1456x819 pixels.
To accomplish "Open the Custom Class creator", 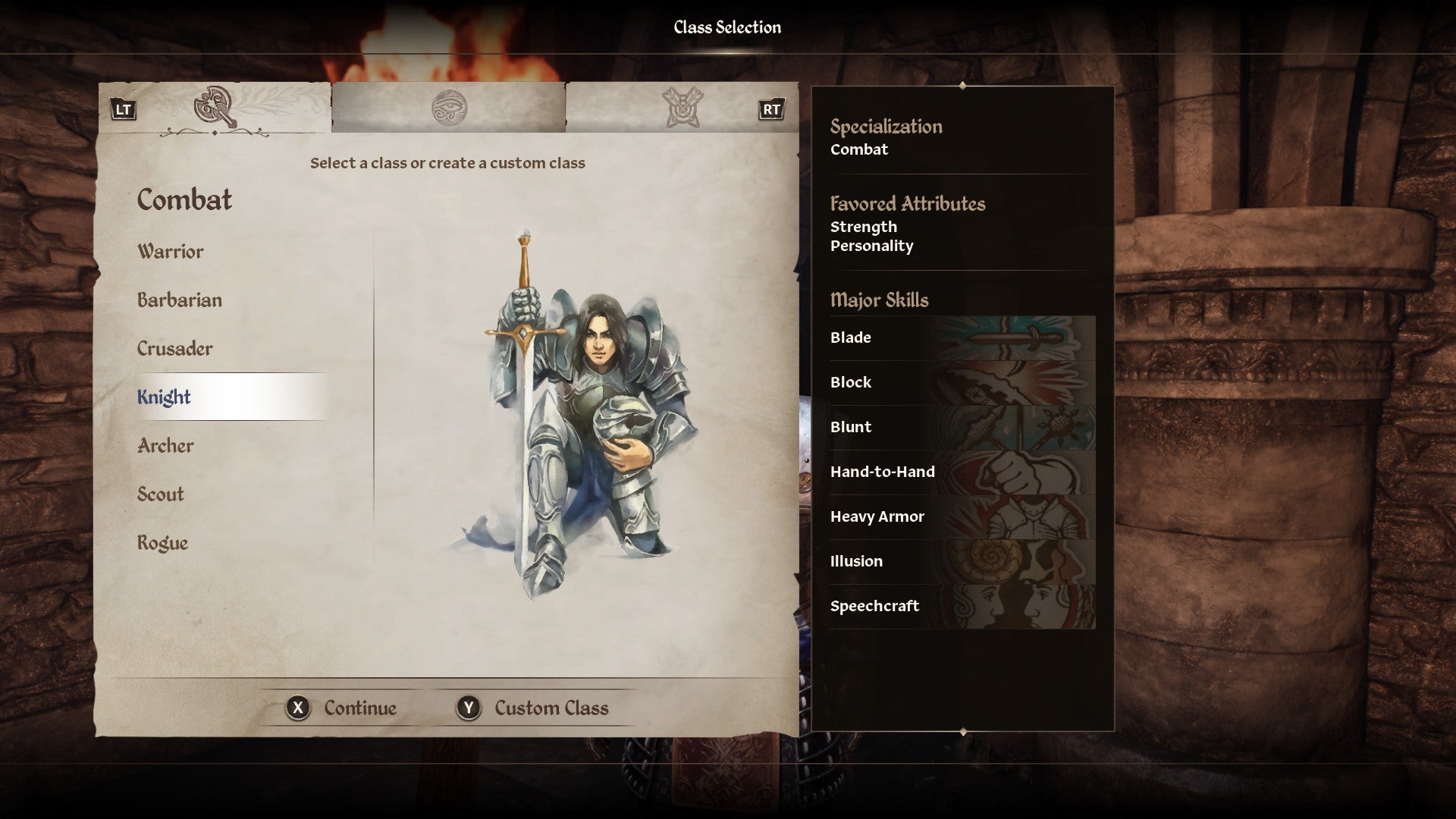I will point(532,708).
